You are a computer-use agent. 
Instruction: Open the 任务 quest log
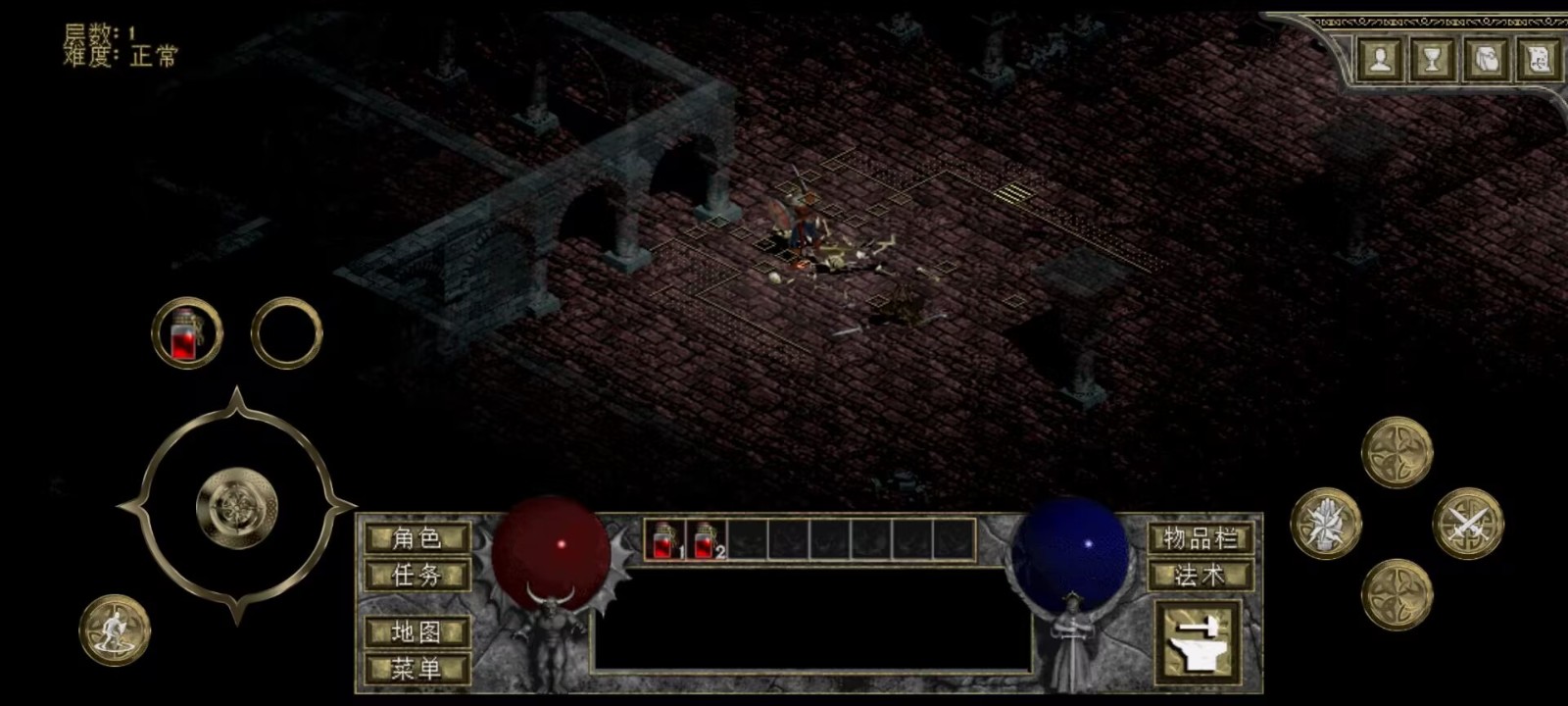point(416,575)
